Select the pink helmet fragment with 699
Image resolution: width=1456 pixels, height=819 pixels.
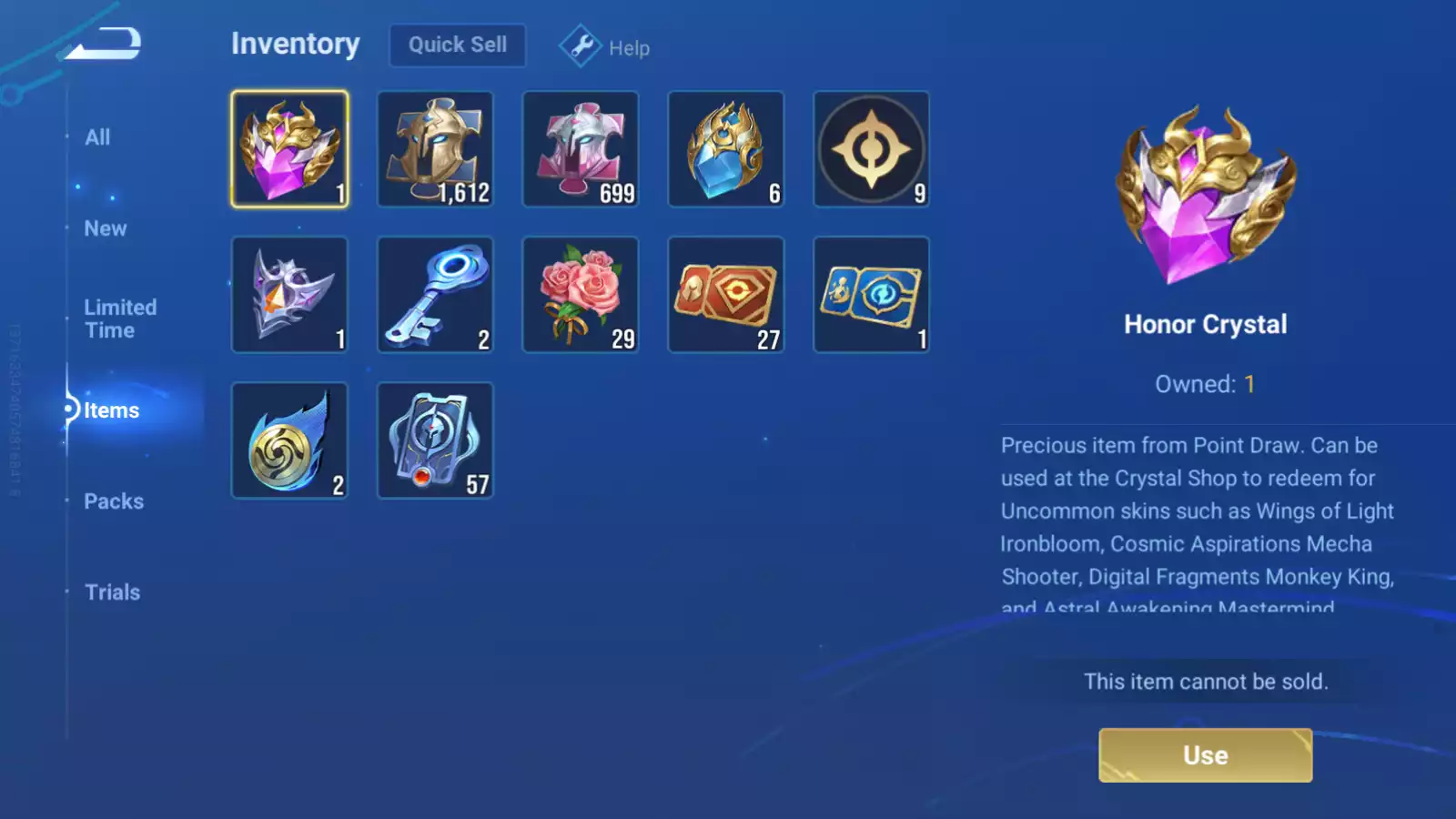[581, 149]
